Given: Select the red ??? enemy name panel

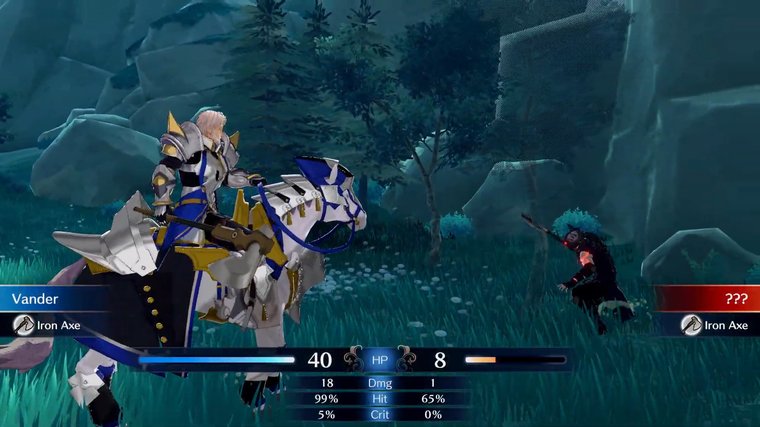Looking at the screenshot, I should click(x=708, y=298).
